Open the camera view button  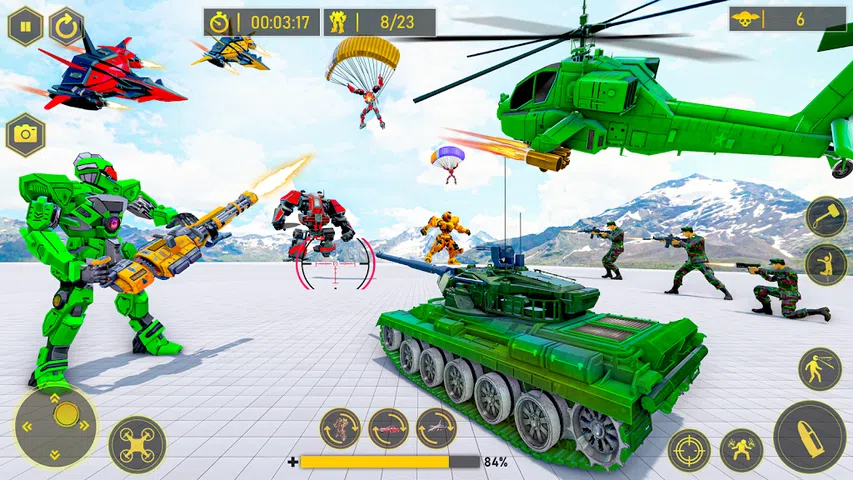[25, 135]
